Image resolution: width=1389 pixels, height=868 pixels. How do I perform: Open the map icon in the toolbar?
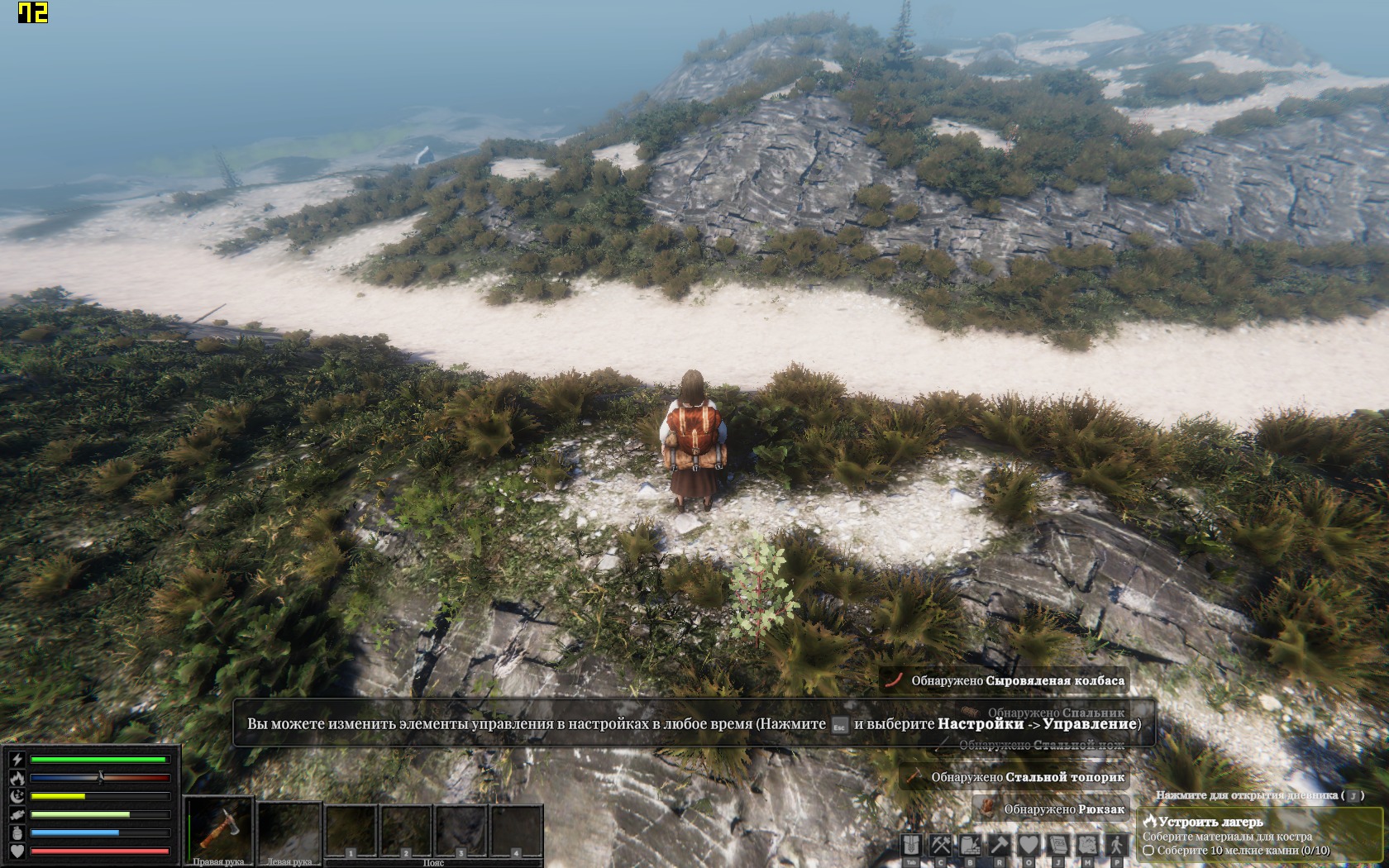(x=1087, y=845)
